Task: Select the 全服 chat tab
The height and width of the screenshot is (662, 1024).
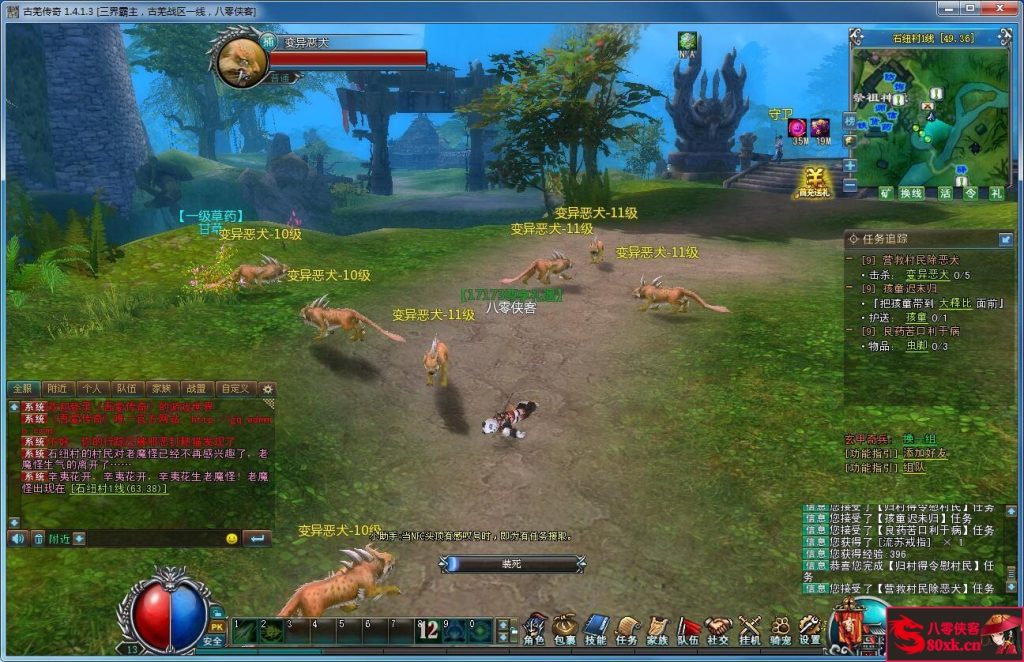Action: (22, 388)
